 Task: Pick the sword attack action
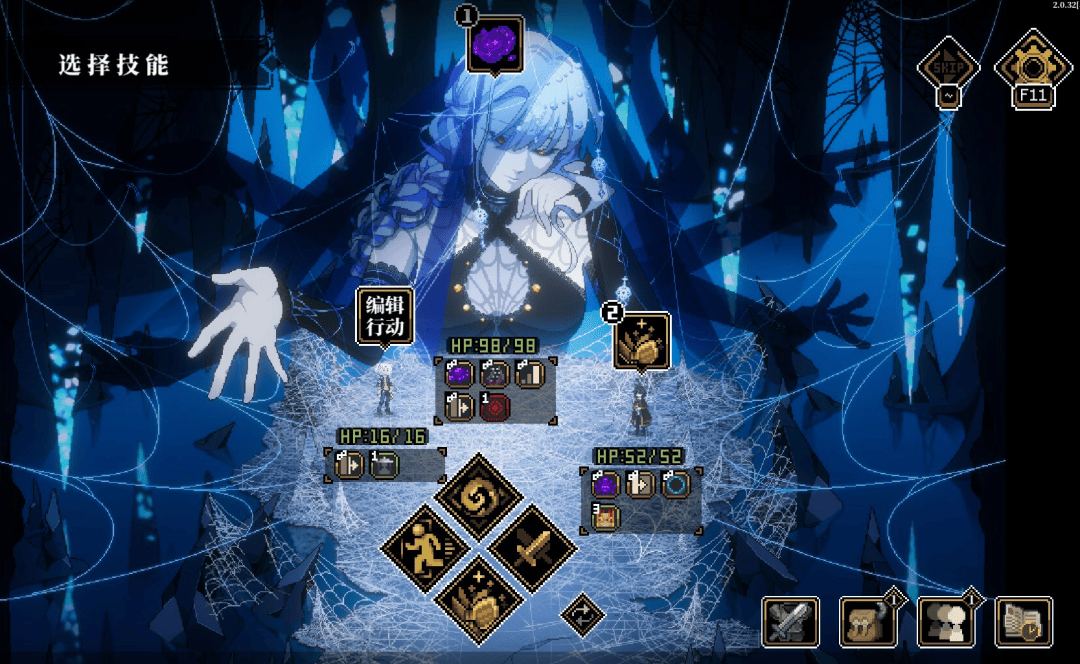pyautogui.click(x=532, y=548)
